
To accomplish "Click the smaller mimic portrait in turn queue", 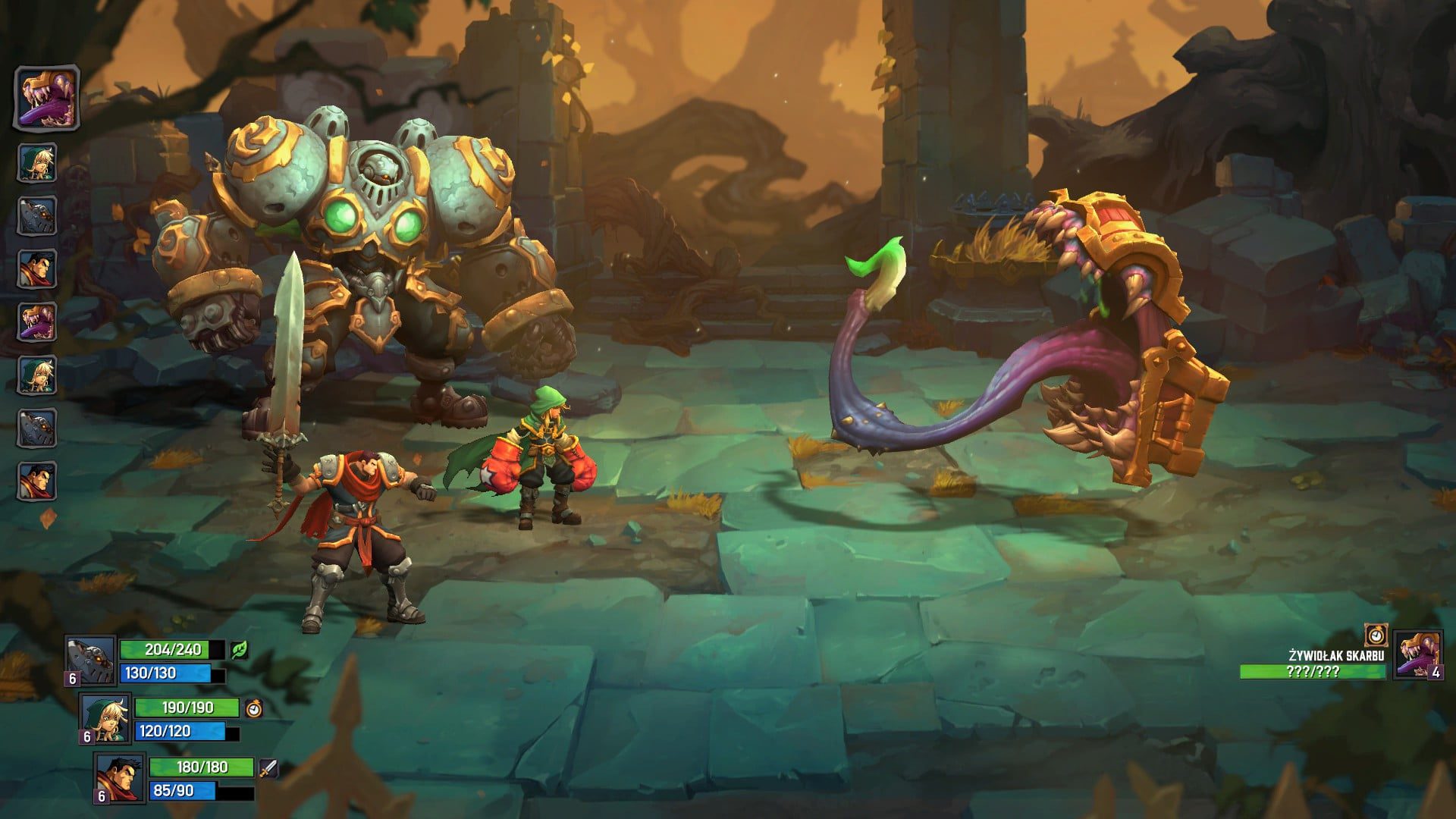I will coord(37,322).
